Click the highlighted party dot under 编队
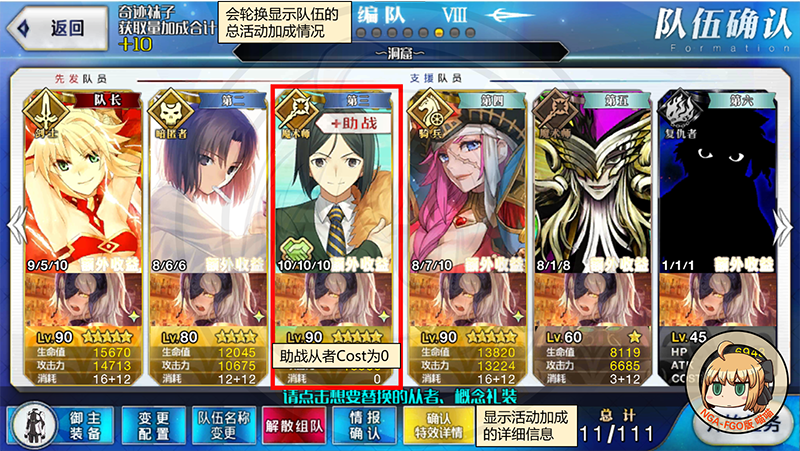Image resolution: width=800 pixels, height=451 pixels. (x=440, y=32)
